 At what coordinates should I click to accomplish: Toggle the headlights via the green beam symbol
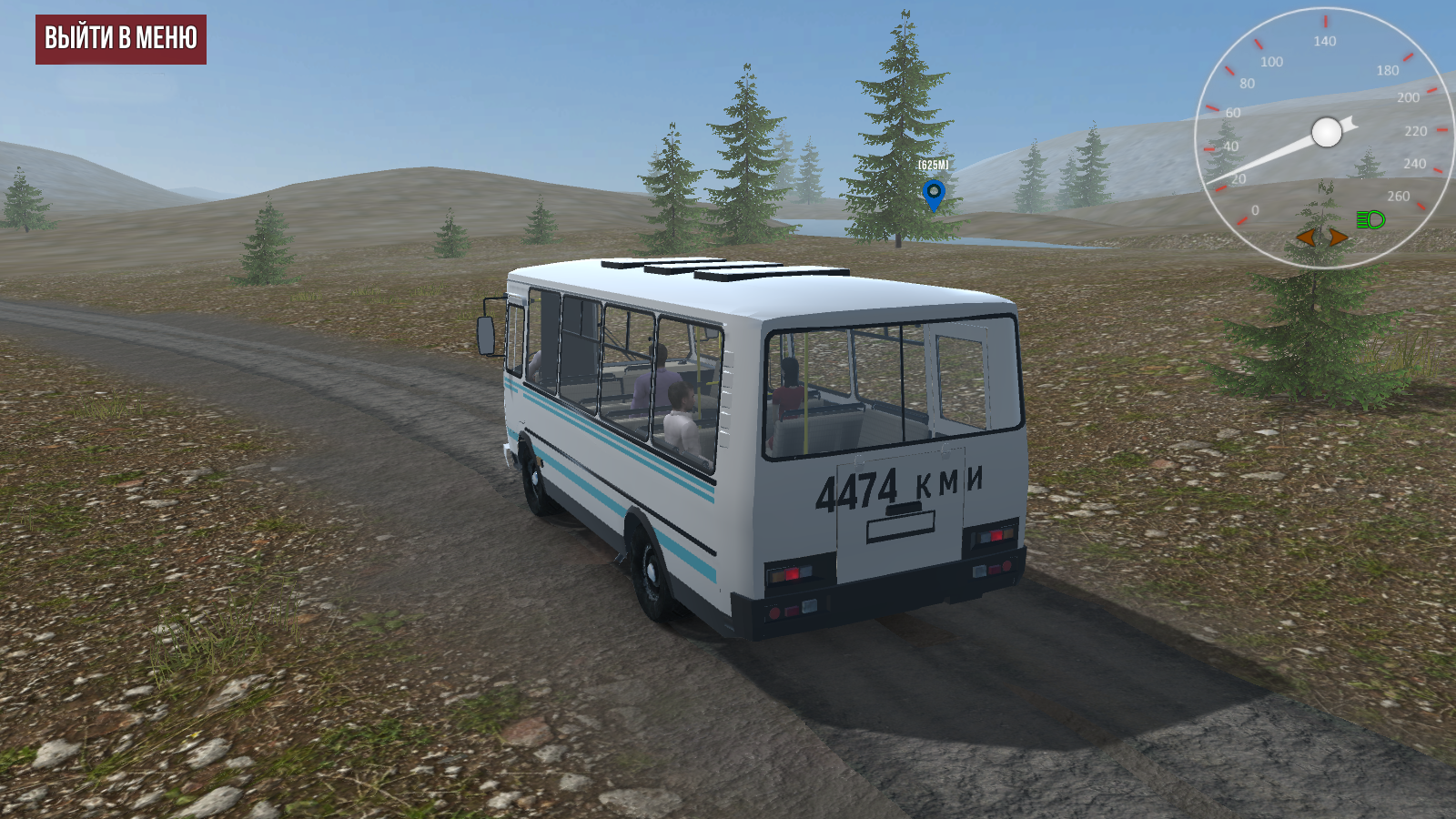pos(1369,219)
